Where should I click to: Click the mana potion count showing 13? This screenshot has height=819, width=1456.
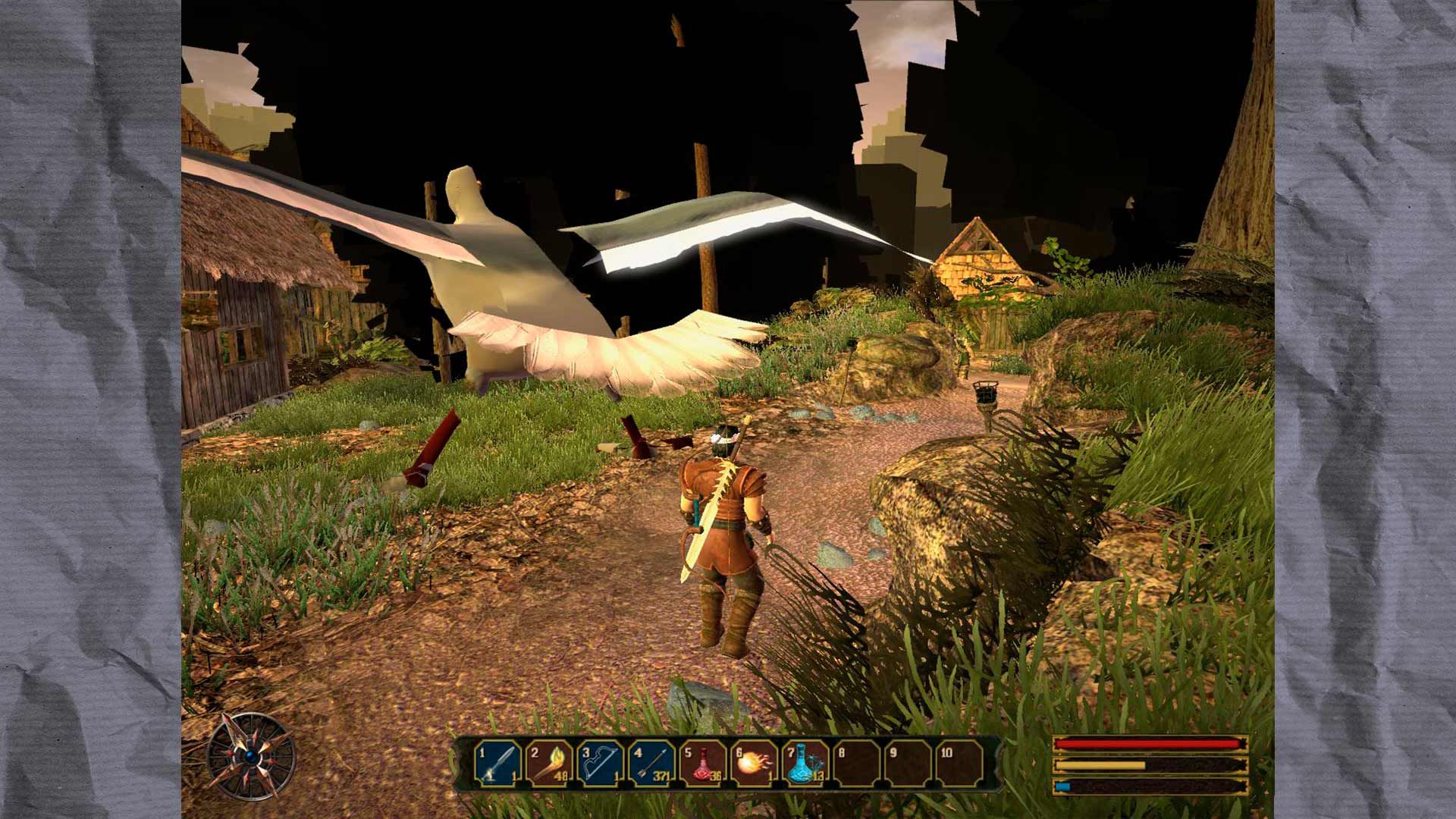coord(818,775)
